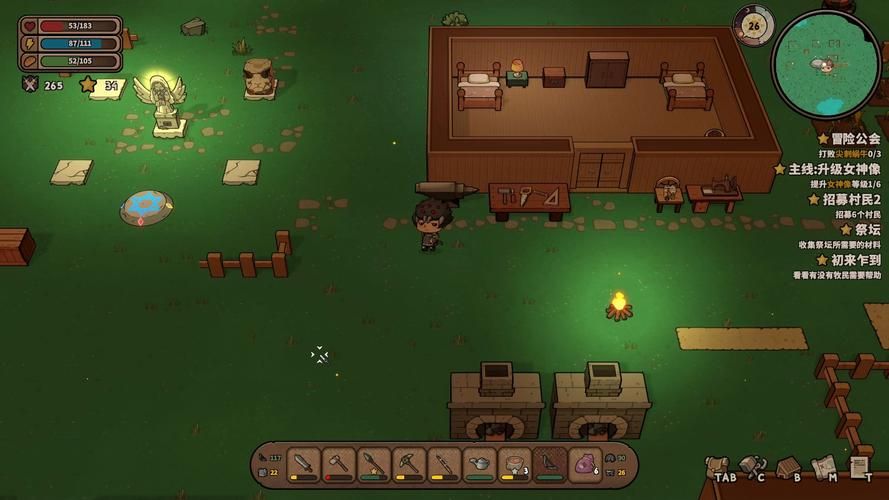
Task: Select the hammer hotbar slot
Action: point(339,465)
